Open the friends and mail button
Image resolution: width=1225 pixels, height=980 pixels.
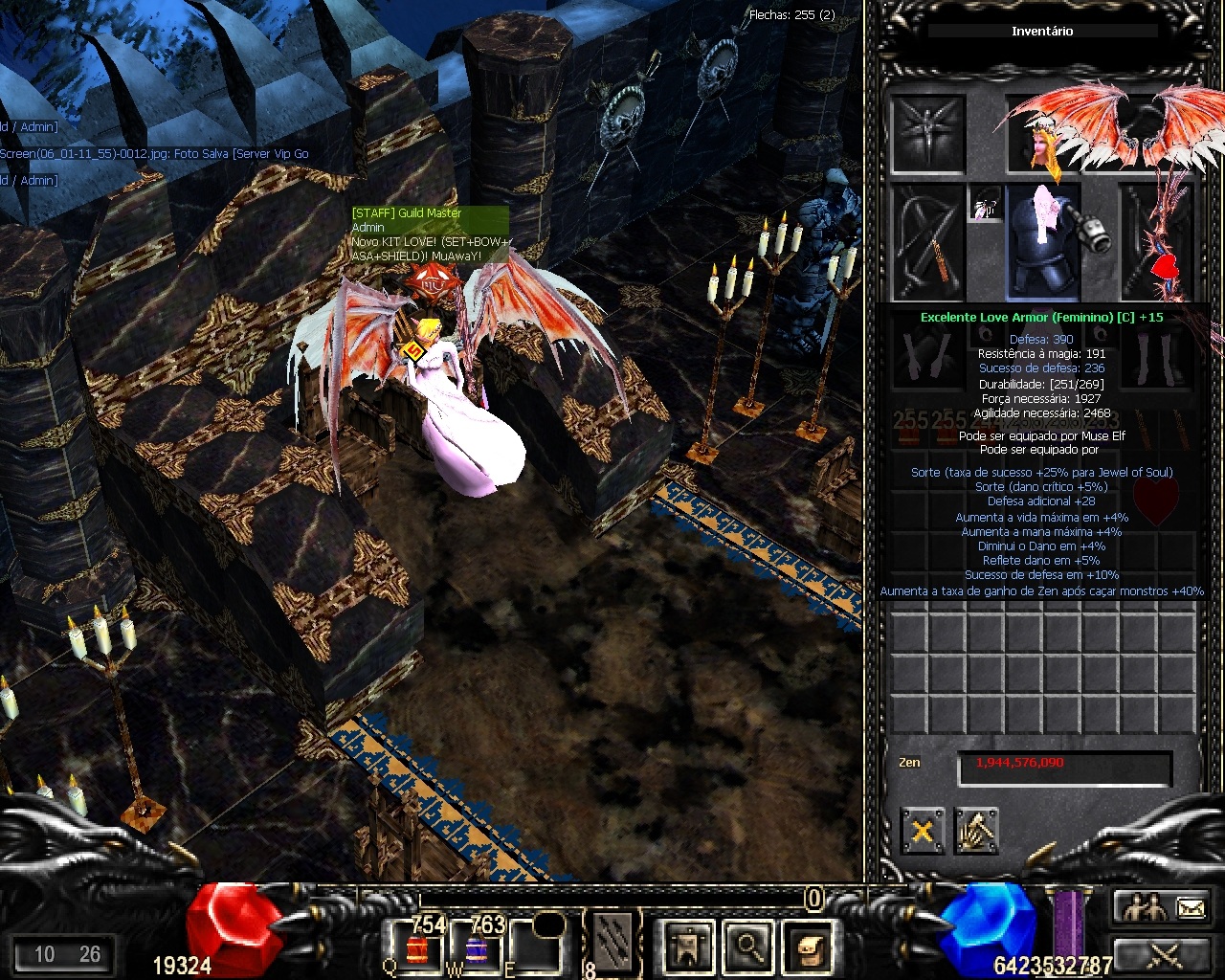pyautogui.click(x=1164, y=907)
